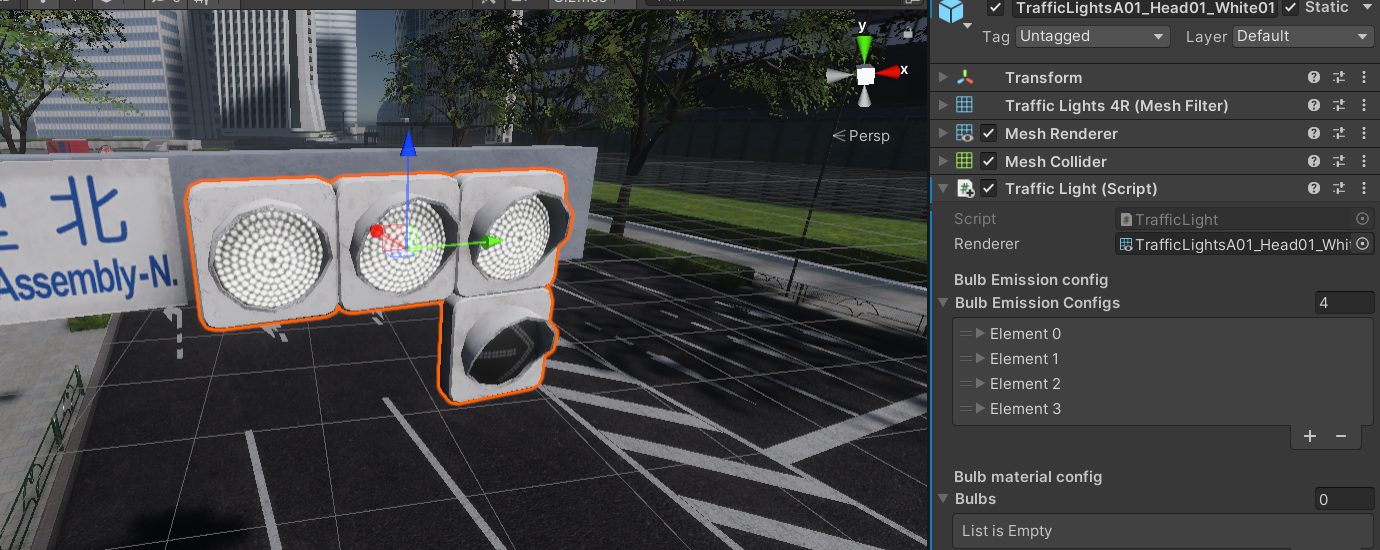The width and height of the screenshot is (1380, 550).
Task: Expand the Transform component
Action: [x=943, y=78]
